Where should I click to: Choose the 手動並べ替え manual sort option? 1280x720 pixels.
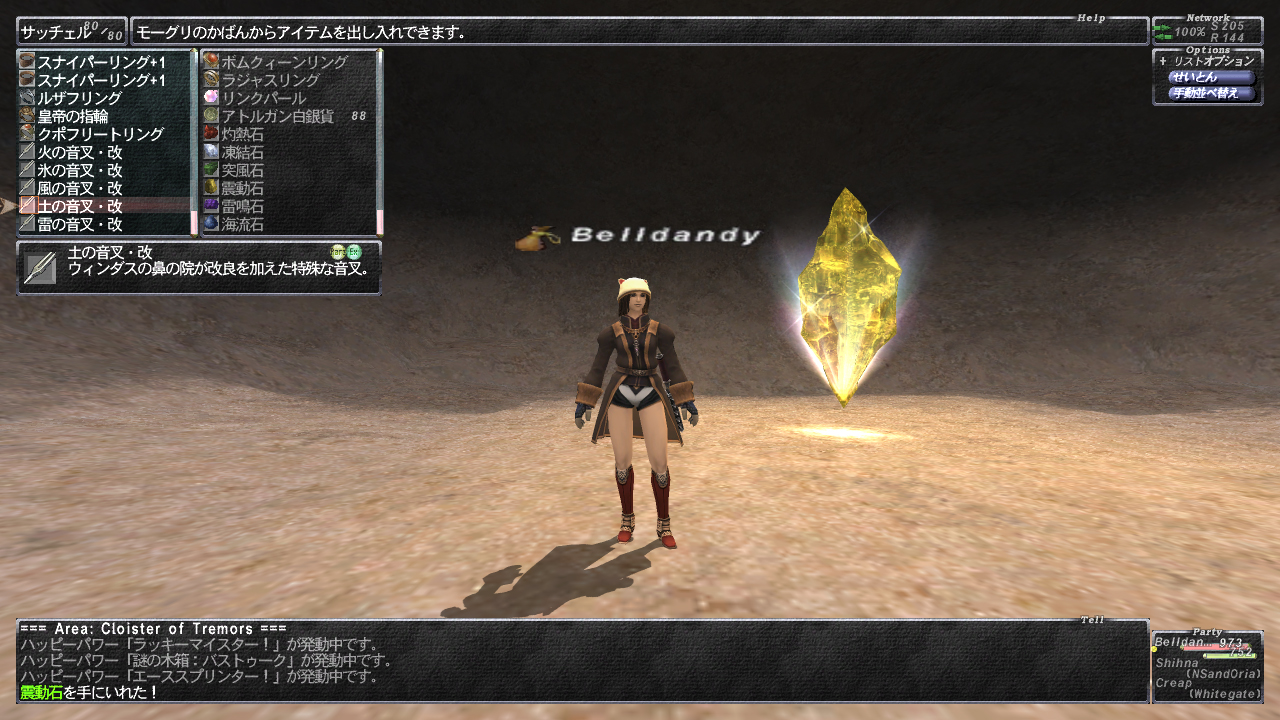[1210, 93]
